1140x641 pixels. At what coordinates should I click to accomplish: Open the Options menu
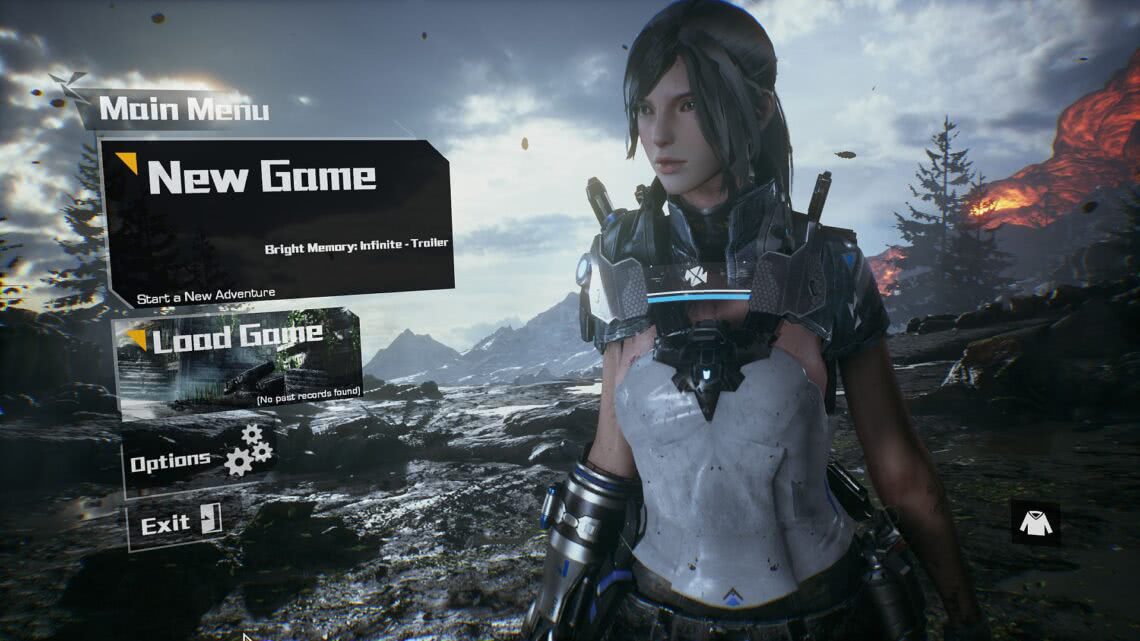(x=198, y=460)
